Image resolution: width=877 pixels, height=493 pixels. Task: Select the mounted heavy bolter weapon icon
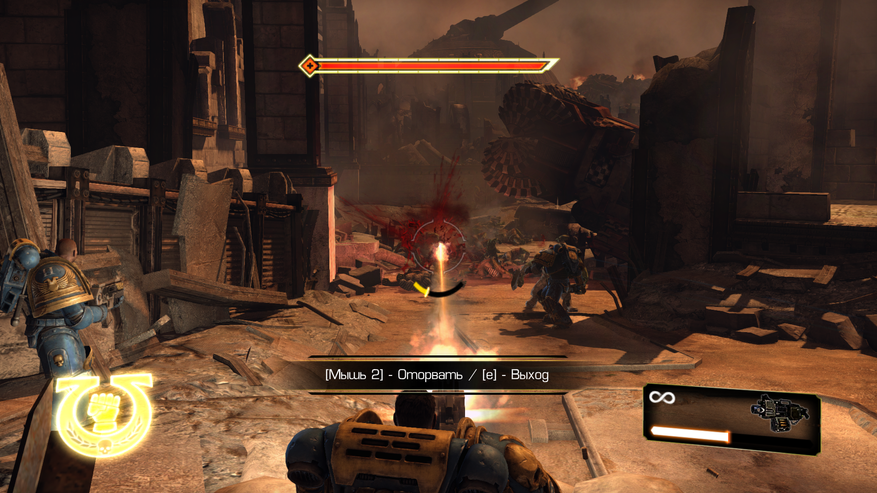tap(780, 411)
